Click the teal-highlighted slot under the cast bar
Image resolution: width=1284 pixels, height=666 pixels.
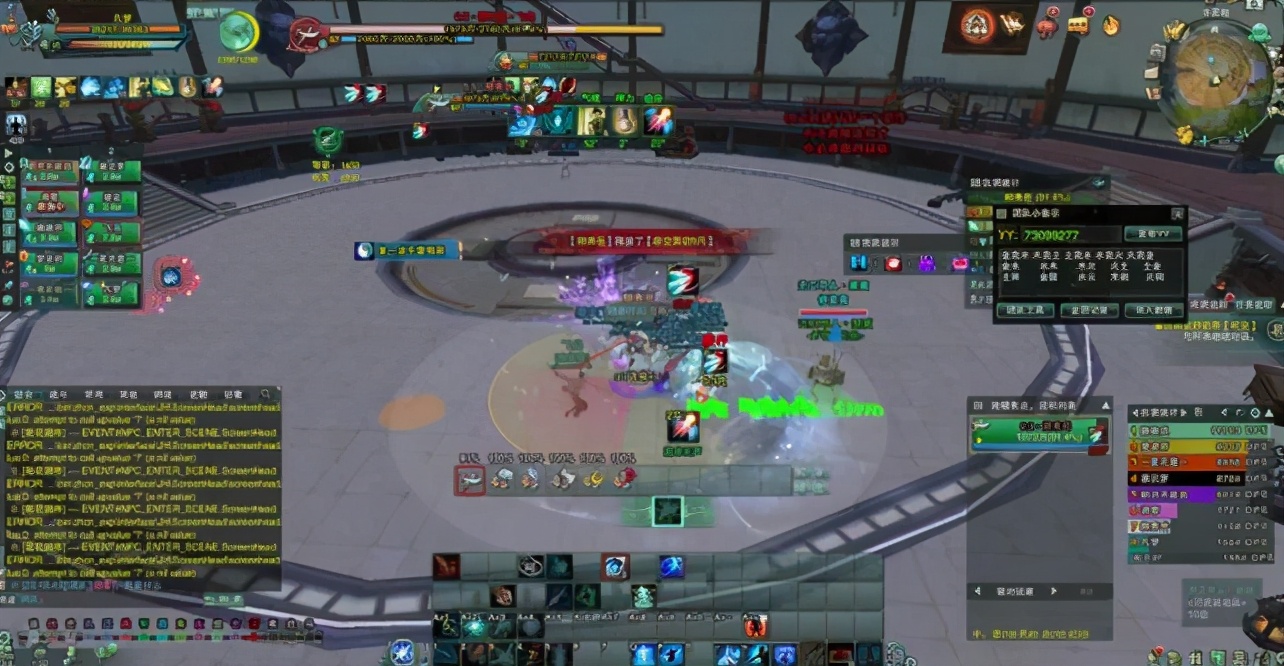click(667, 511)
